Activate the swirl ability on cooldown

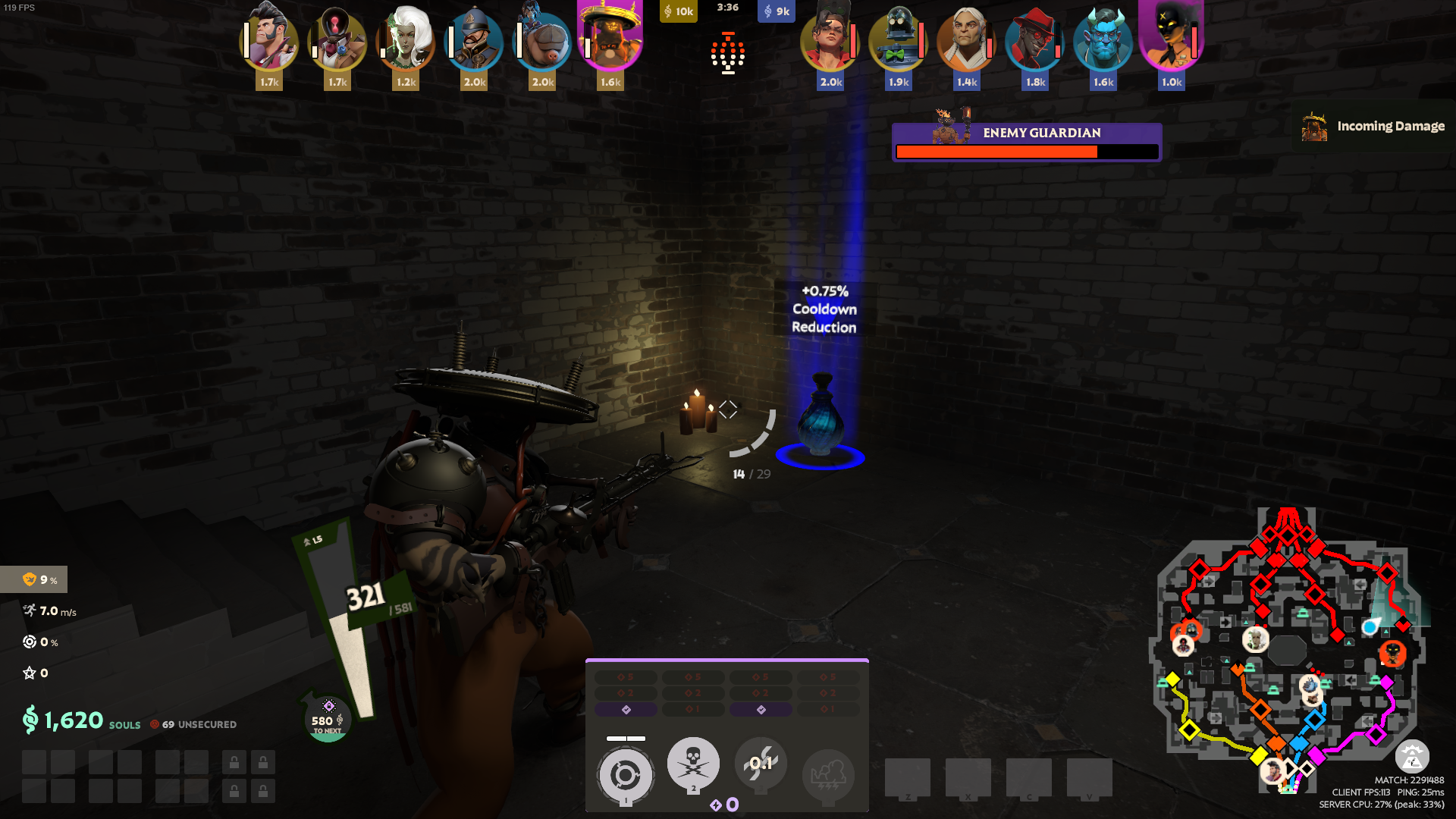[x=761, y=763]
